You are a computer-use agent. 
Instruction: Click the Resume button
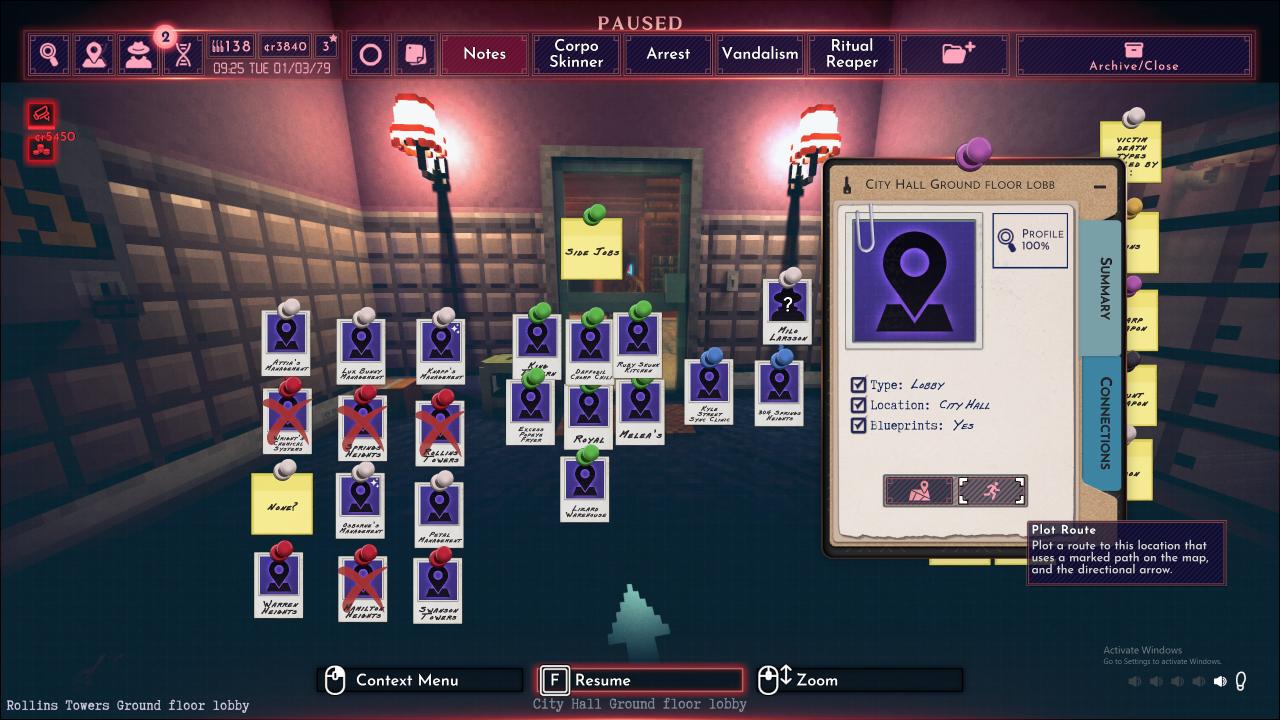point(640,681)
